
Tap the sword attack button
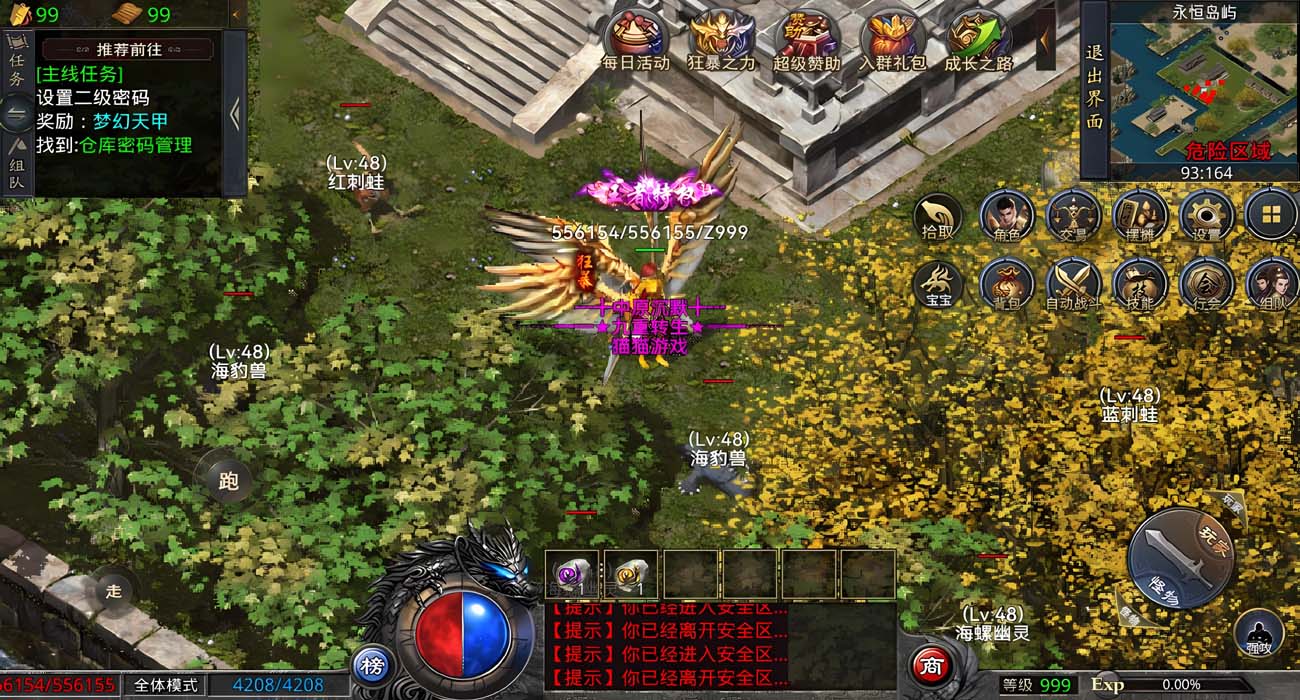1173,557
